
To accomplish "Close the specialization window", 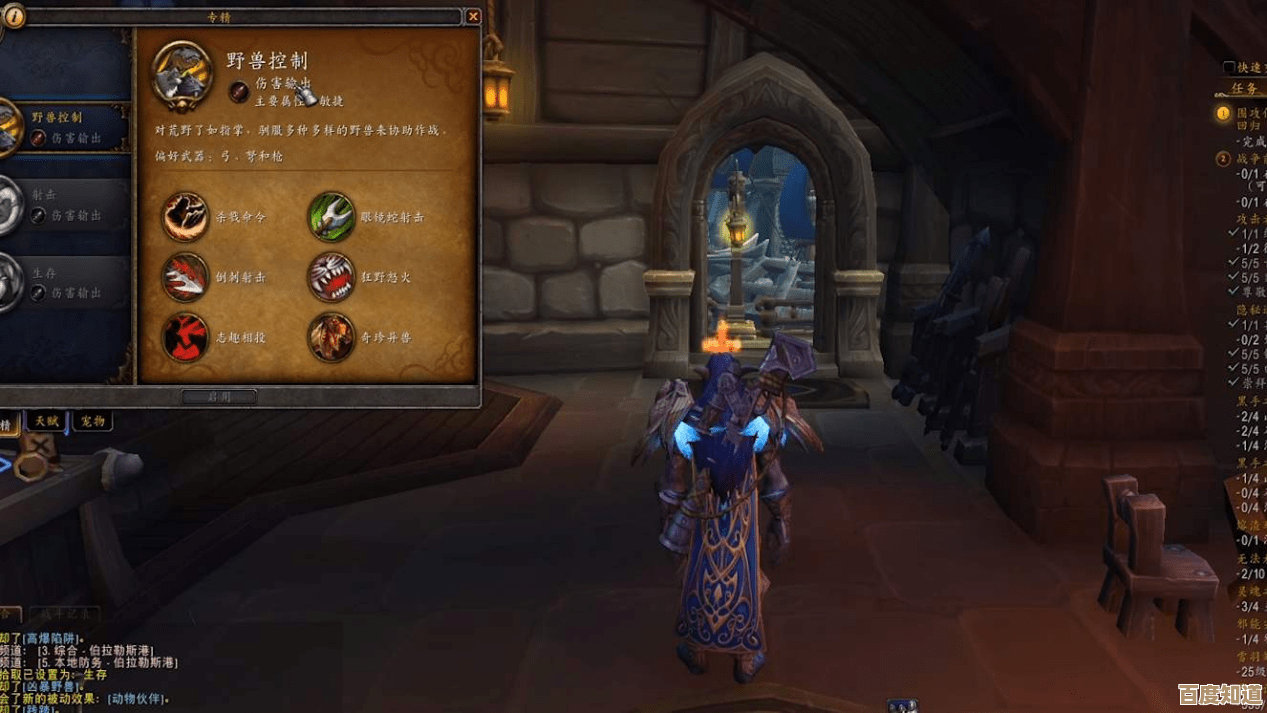I will 473,16.
